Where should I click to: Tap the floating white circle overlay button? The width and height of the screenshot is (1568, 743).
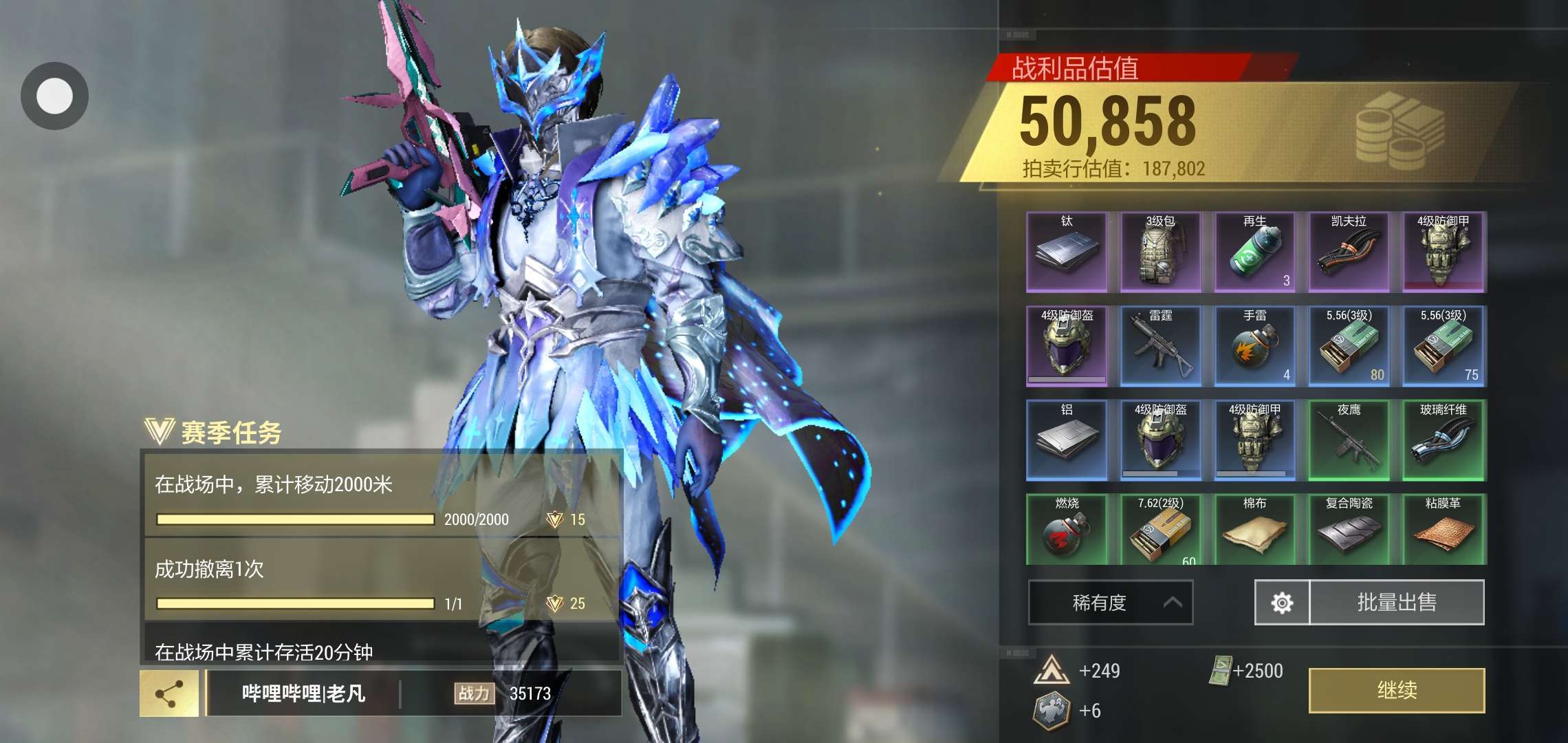[x=54, y=96]
